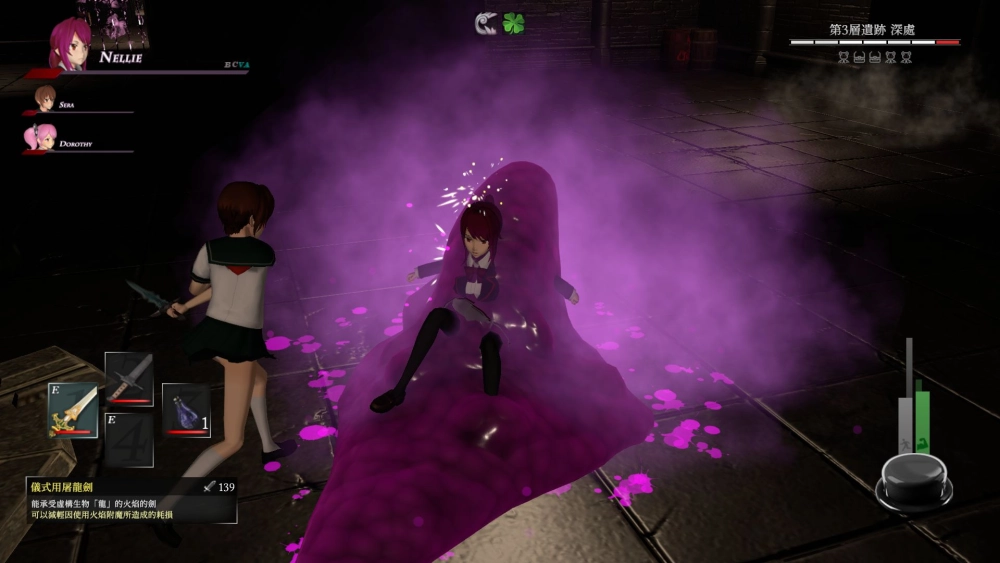The height and width of the screenshot is (563, 1000).
Task: Select the empty slot numbered 4
Action: pos(129,439)
